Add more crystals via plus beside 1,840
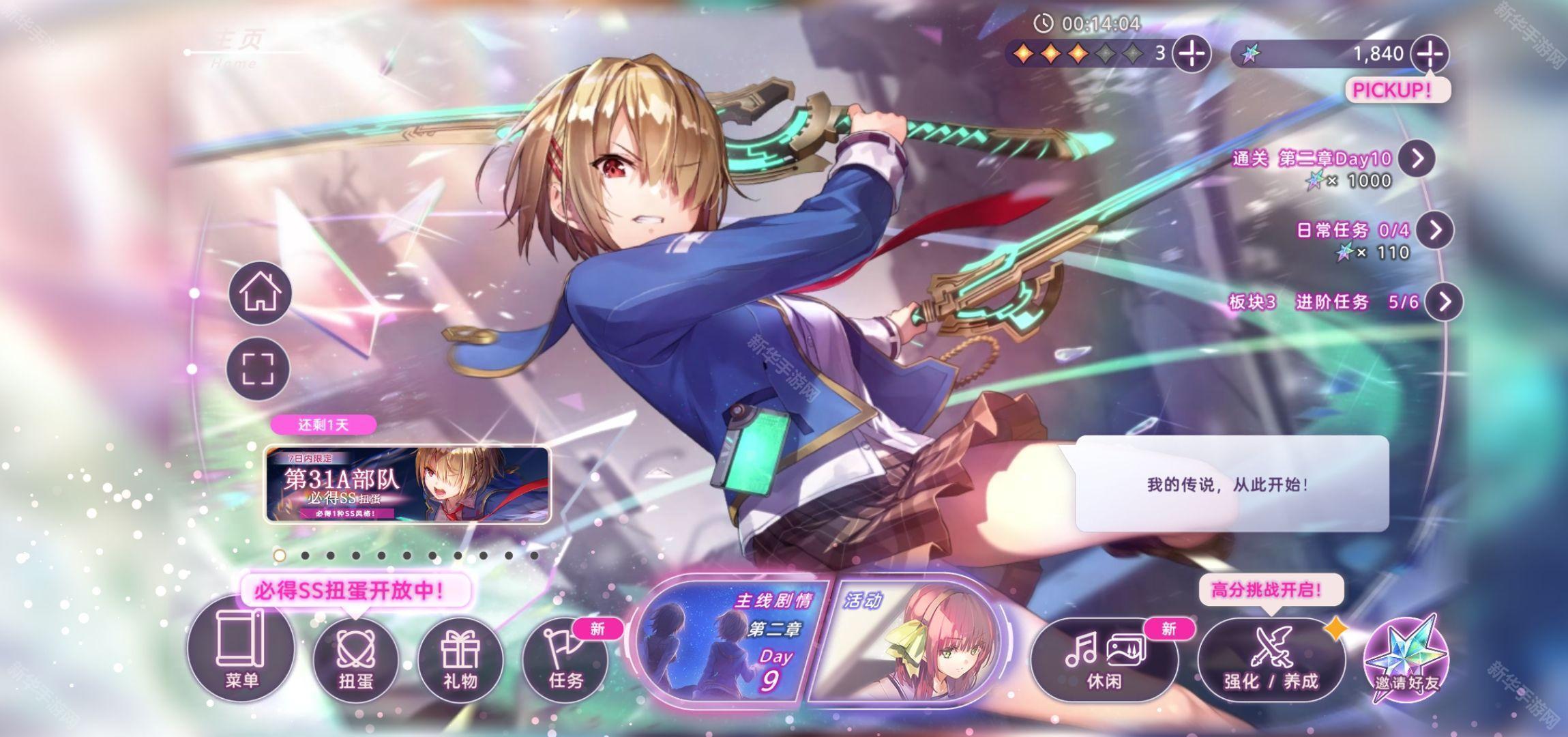Viewport: 1568px width, 737px height. 1430,54
